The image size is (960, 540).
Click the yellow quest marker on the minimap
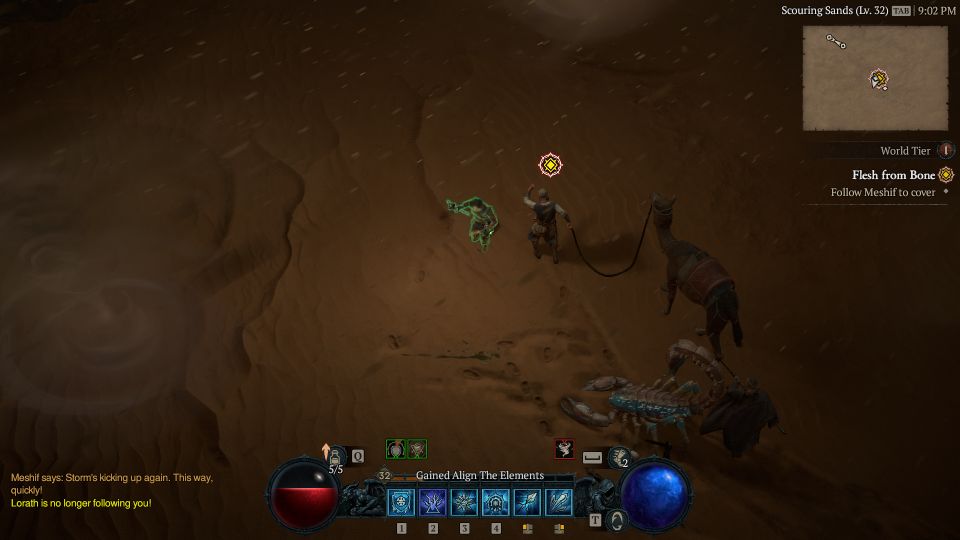click(x=878, y=78)
